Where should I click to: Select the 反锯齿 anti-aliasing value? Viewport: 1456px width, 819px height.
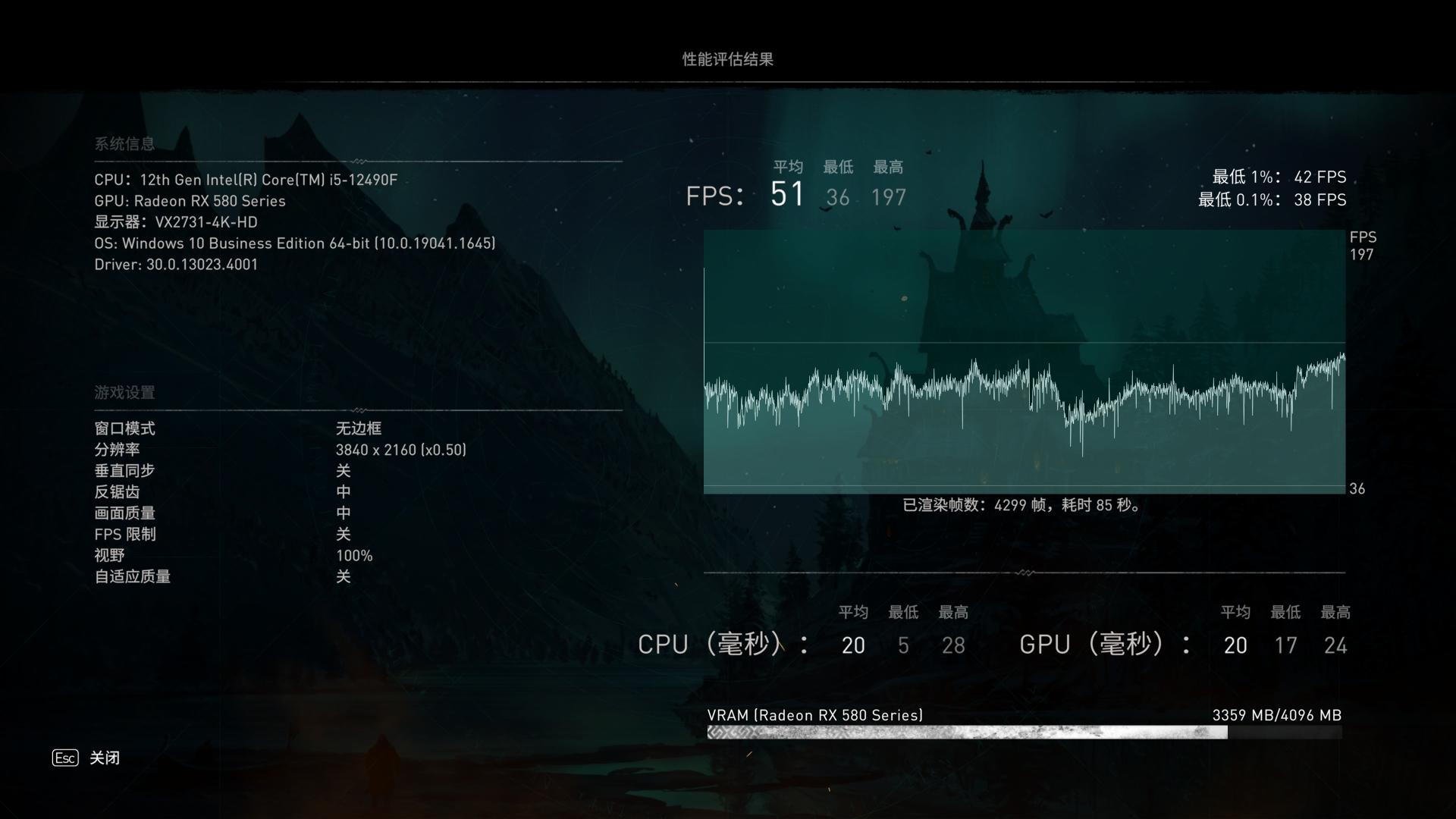click(x=344, y=491)
